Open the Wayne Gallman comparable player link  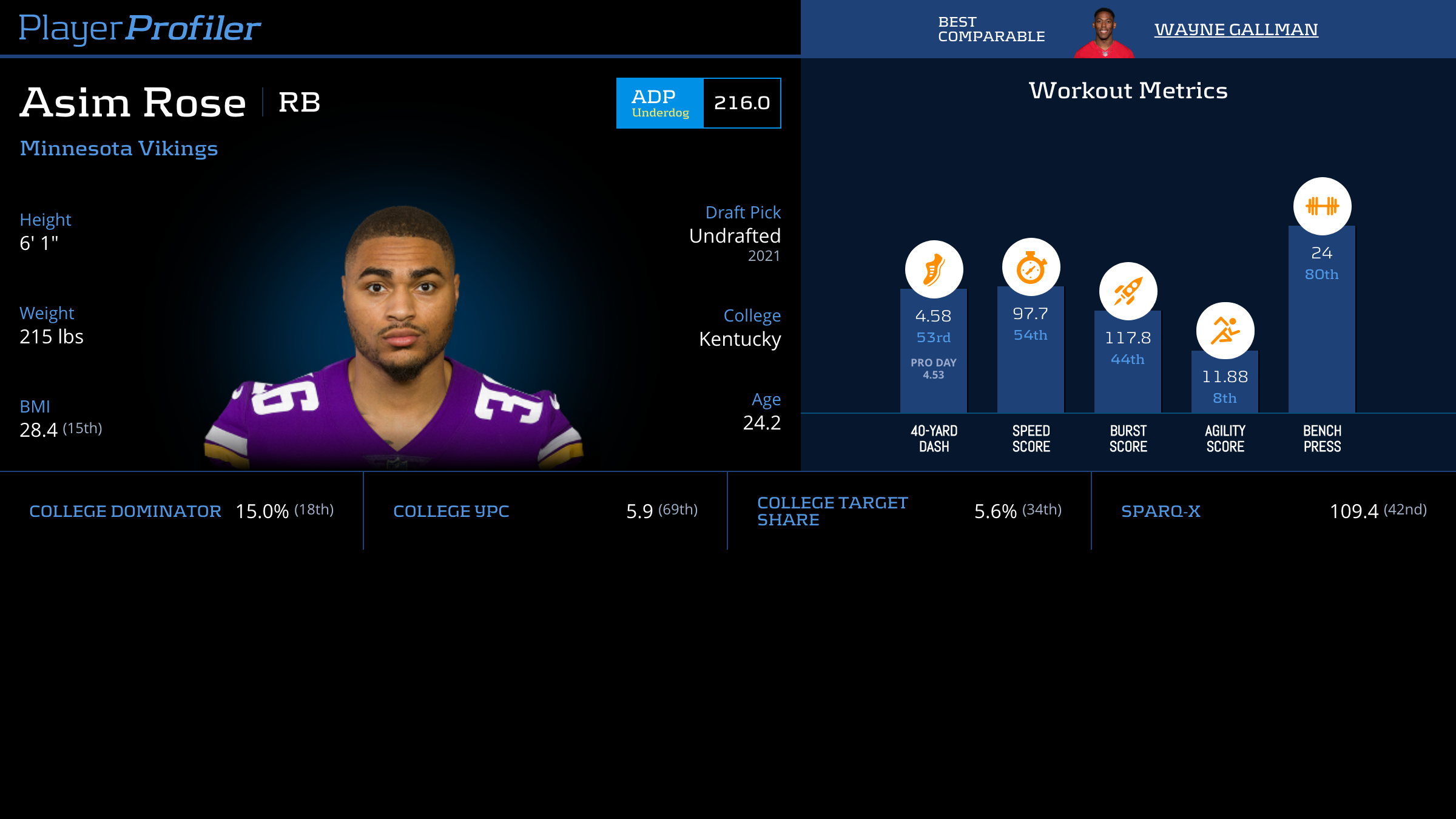tap(1236, 30)
